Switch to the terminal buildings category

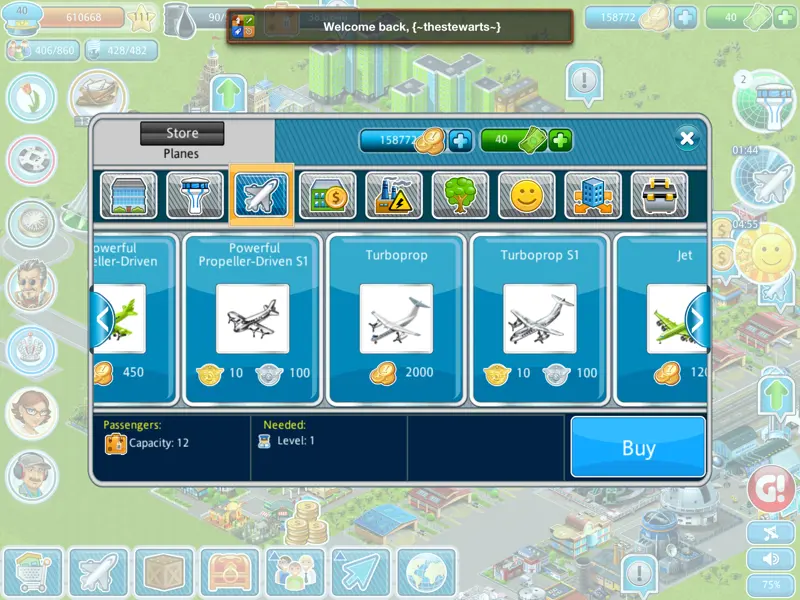point(129,196)
